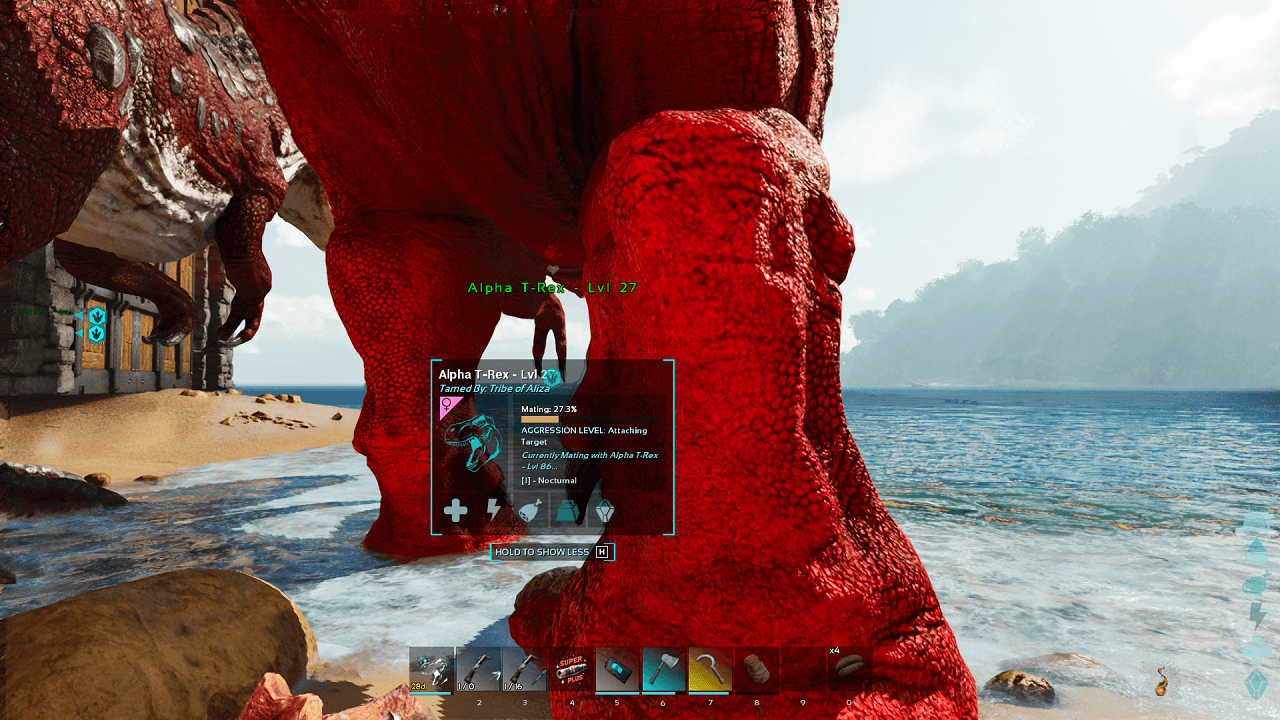Select the Health cross icon on the T-Rex panel
The image size is (1280, 720).
click(456, 511)
